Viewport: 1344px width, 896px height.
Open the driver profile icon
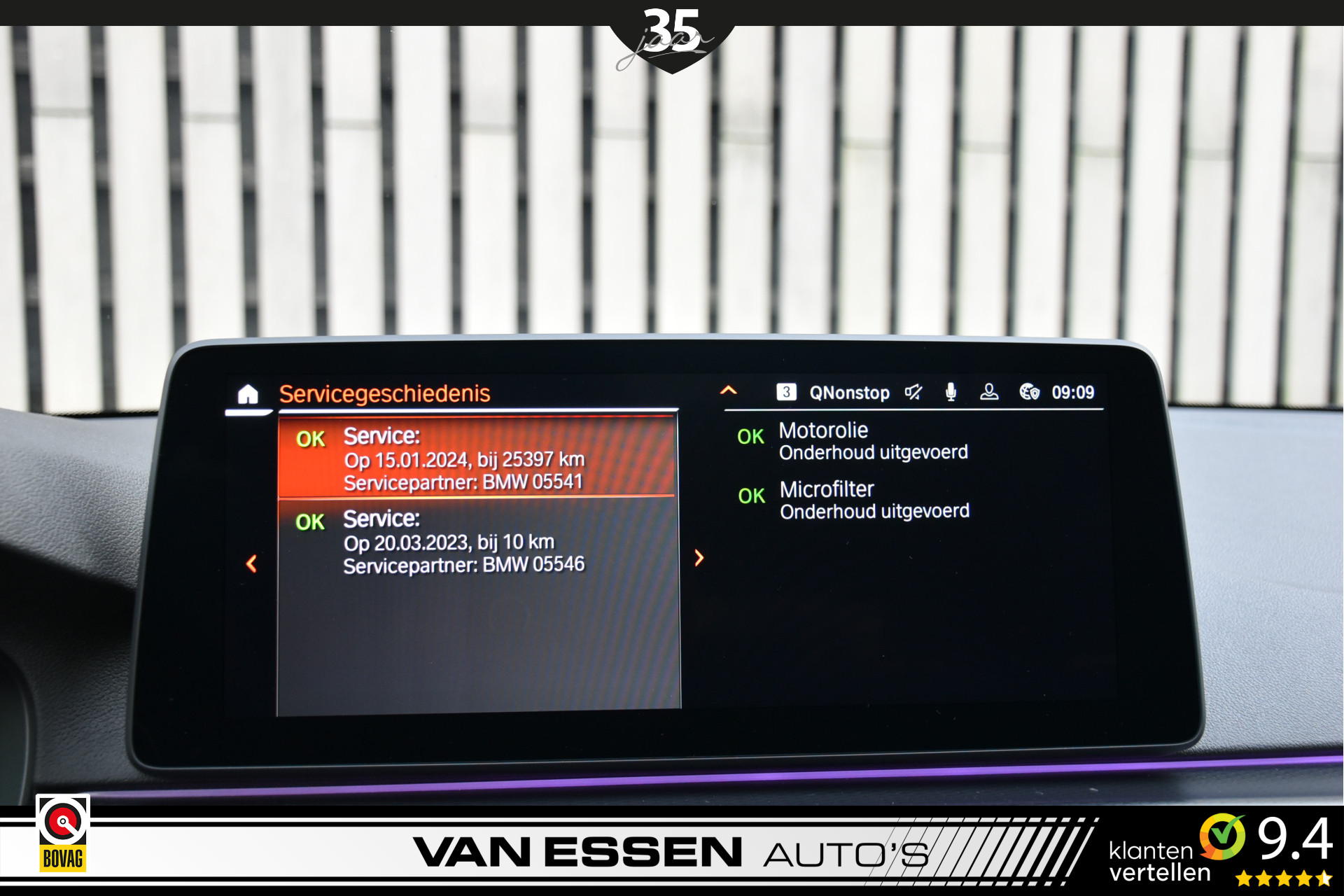tap(989, 392)
